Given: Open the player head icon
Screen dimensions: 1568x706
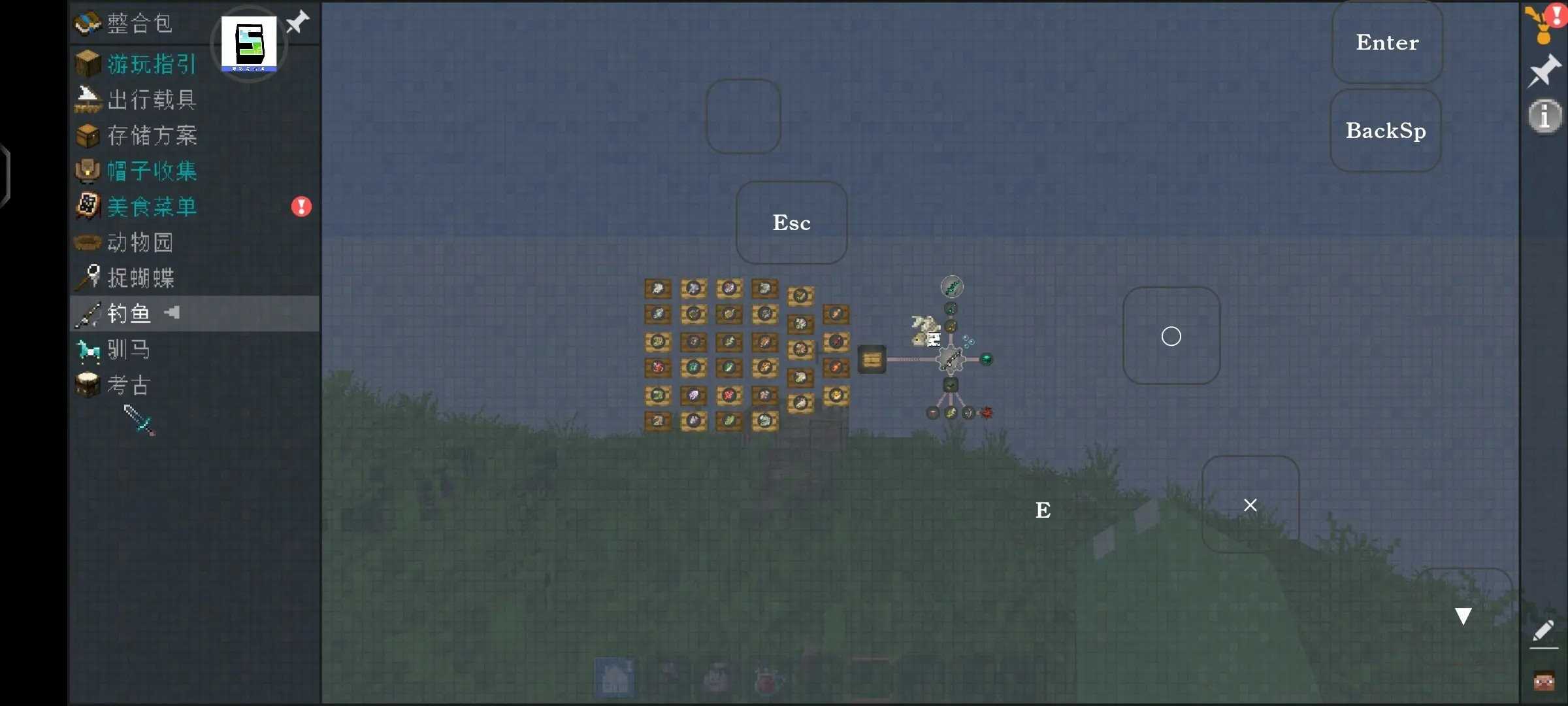Looking at the screenshot, I should (x=1544, y=681).
